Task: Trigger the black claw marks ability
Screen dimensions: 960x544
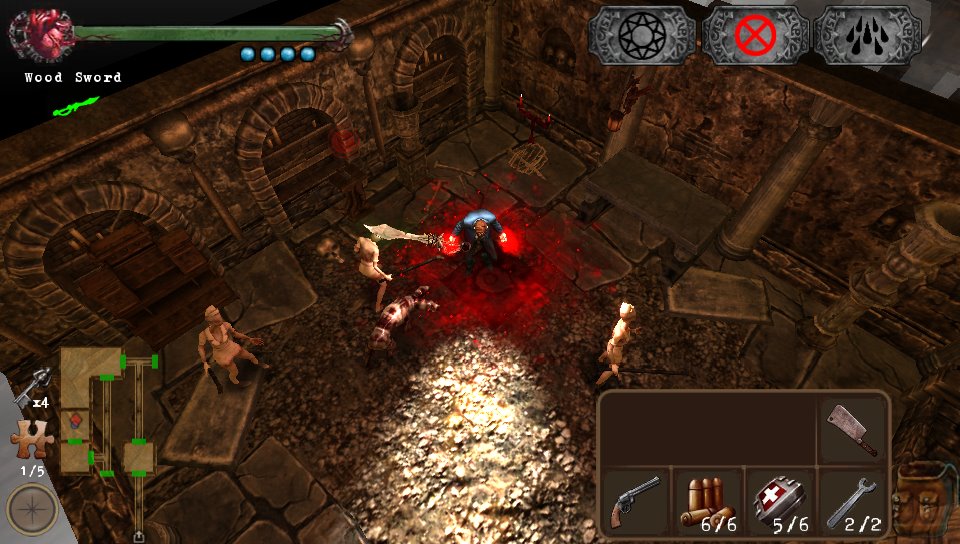Action: click(867, 36)
